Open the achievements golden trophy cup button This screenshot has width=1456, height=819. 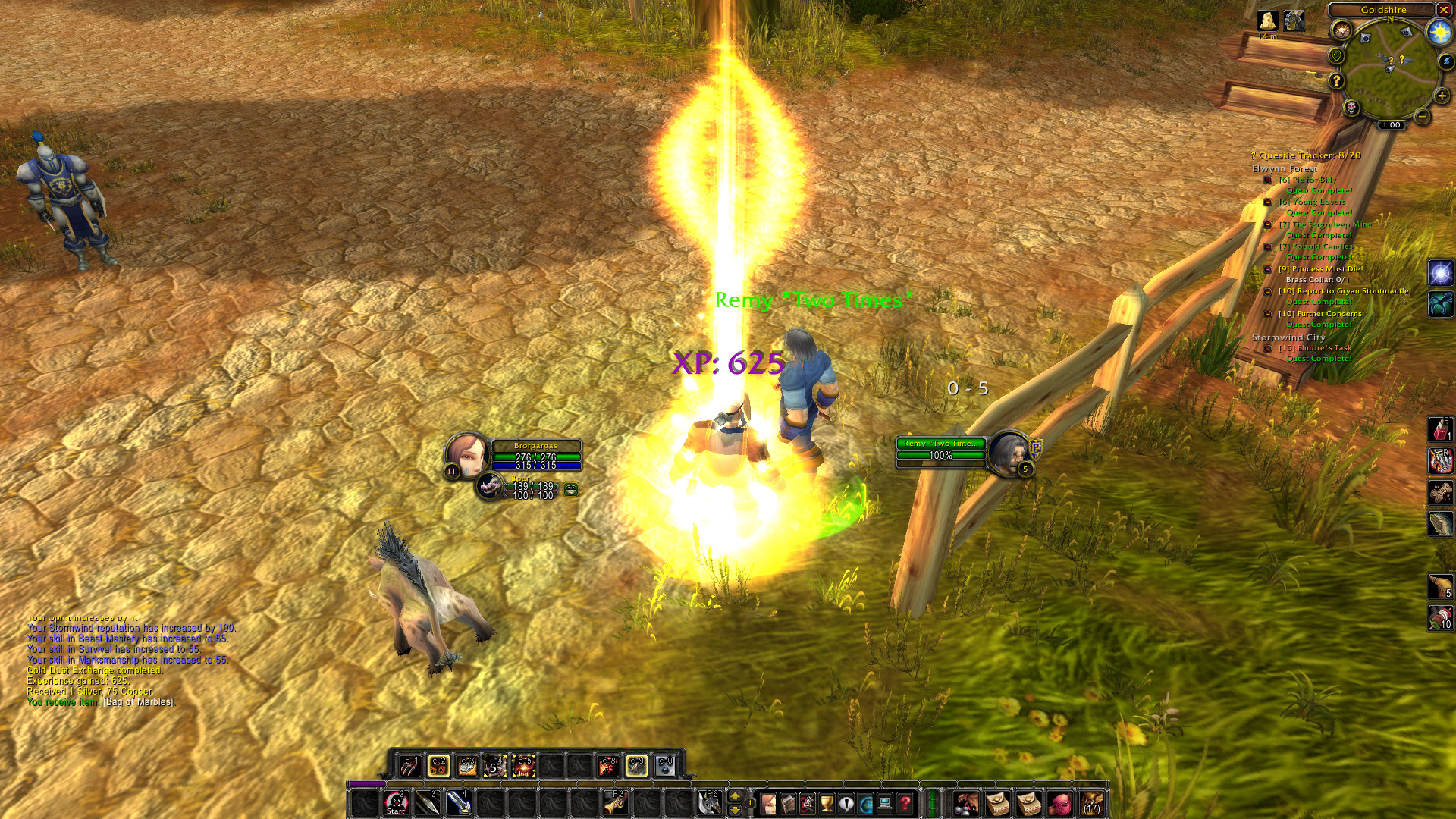827,803
